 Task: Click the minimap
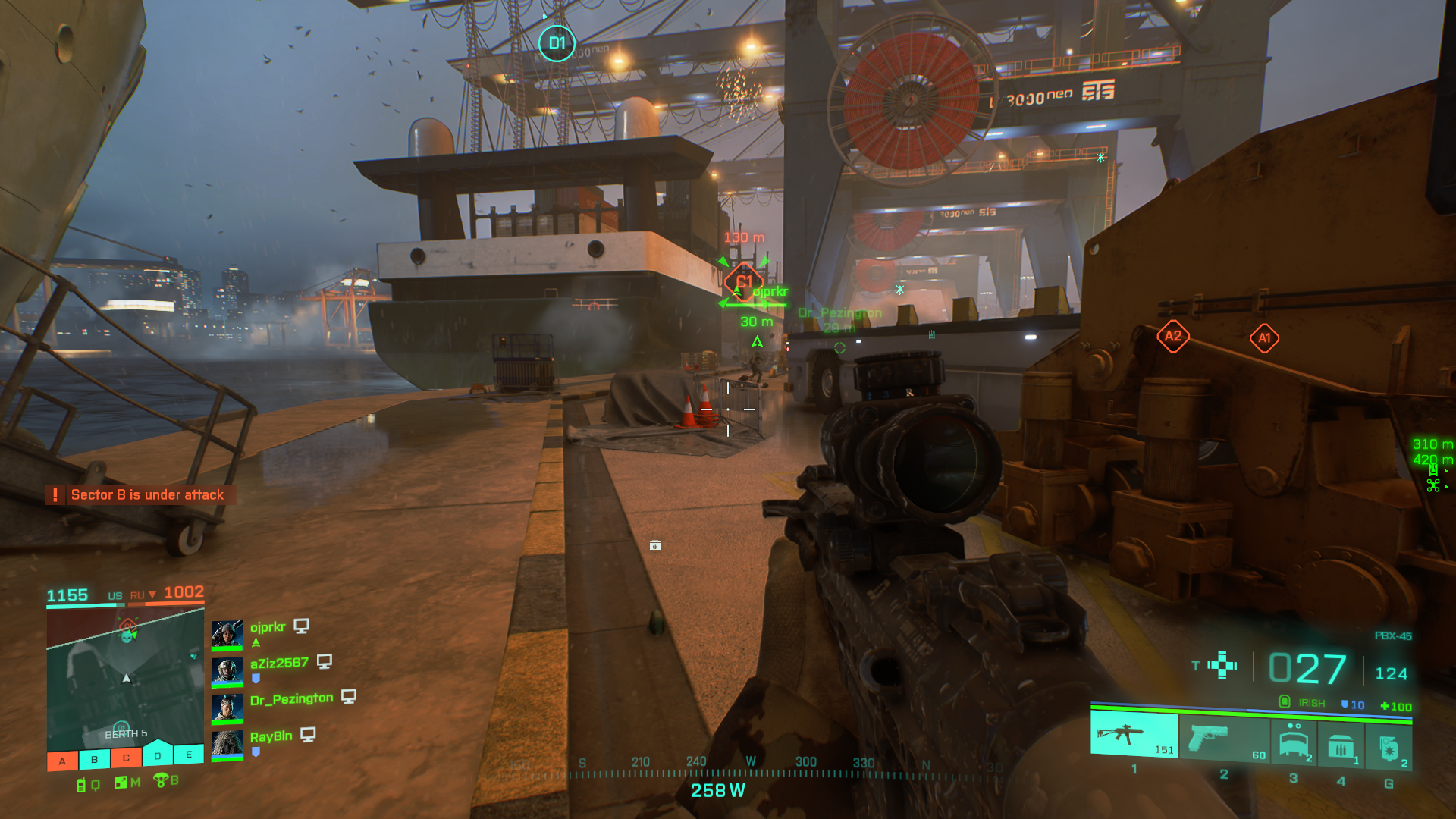coord(125,677)
